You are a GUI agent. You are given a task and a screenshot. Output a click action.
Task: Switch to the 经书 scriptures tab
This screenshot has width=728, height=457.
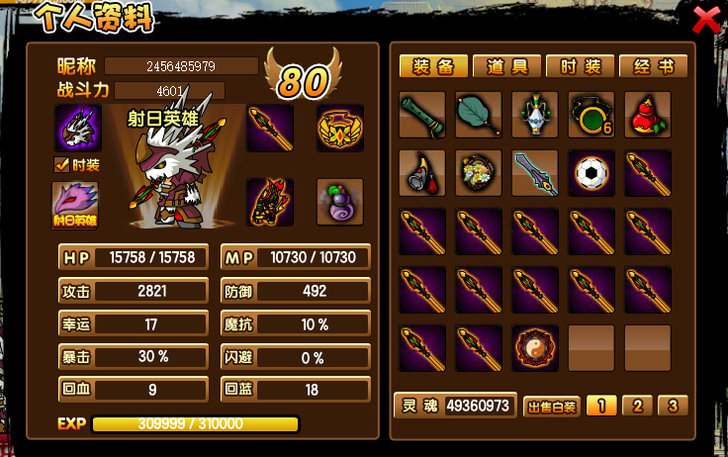click(x=654, y=67)
